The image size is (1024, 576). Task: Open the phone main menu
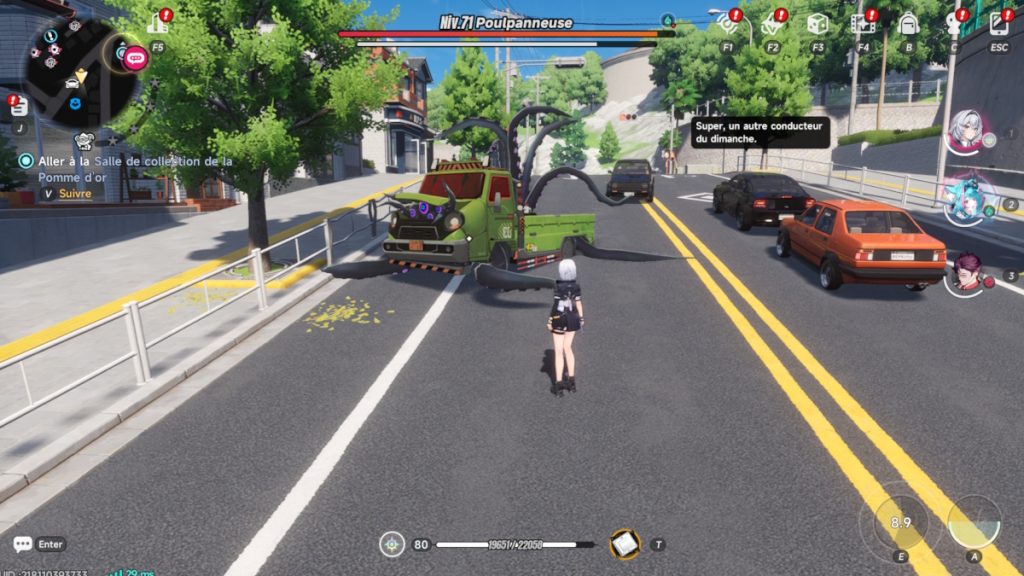(998, 23)
